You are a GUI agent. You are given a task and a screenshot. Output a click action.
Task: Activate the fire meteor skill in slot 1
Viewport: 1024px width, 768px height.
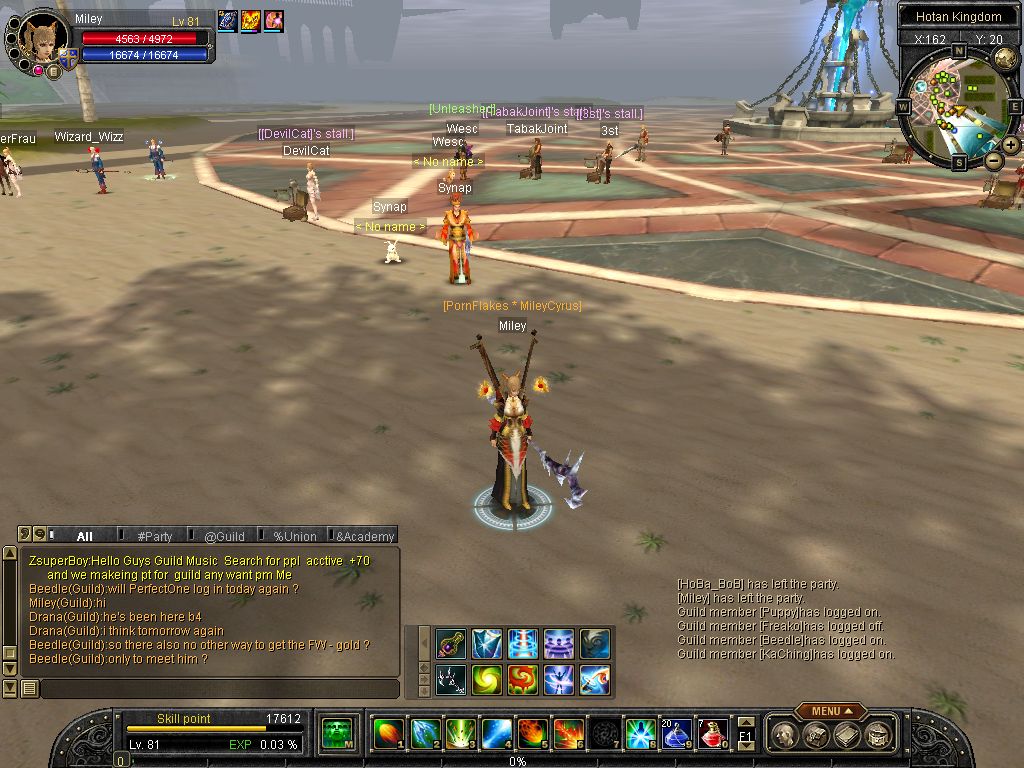click(387, 734)
